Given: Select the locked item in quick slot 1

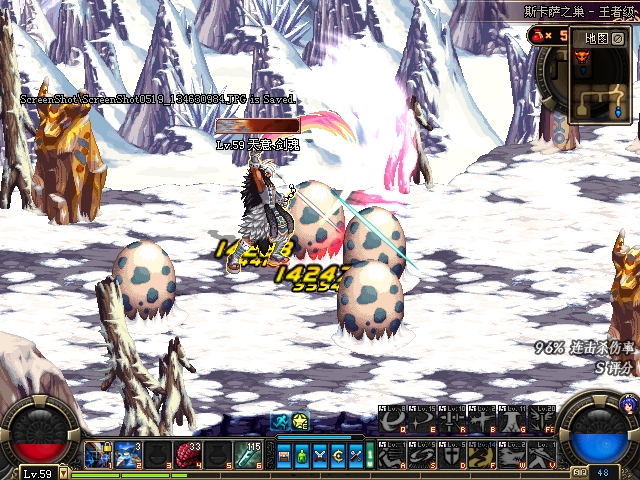Looking at the screenshot, I should click(x=96, y=454).
